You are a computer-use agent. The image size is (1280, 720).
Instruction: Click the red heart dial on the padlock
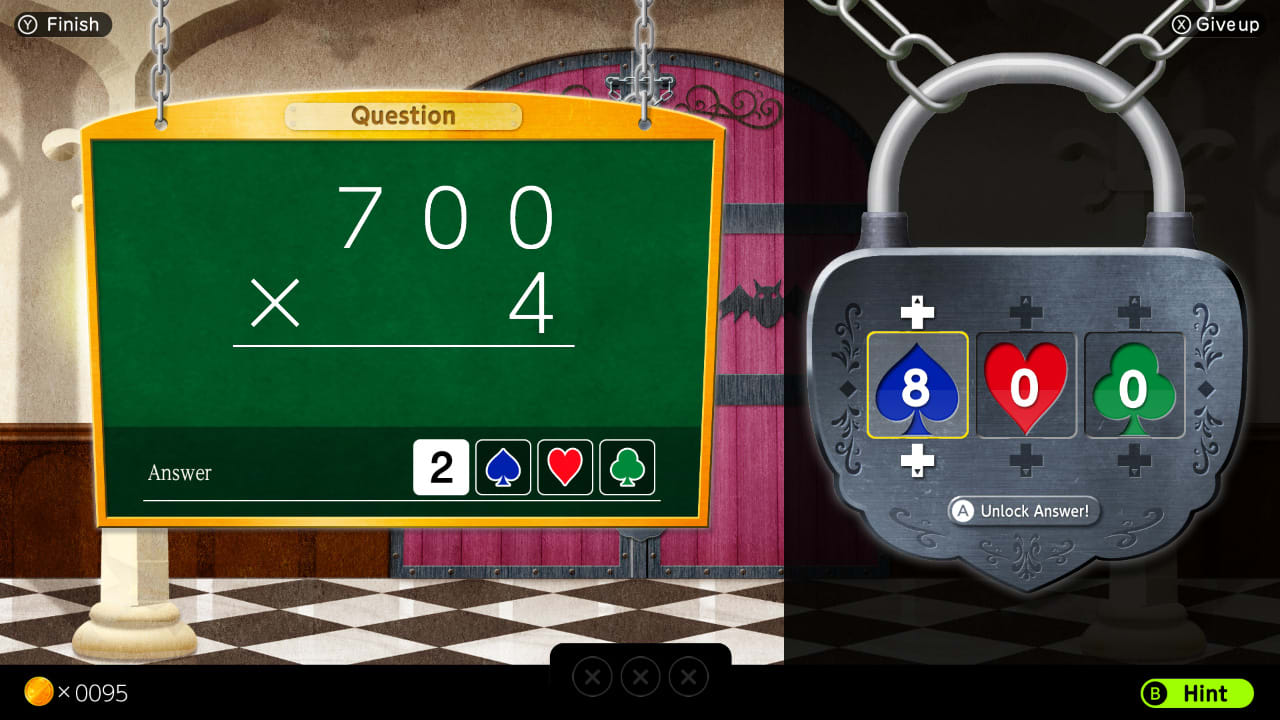pyautogui.click(x=1026, y=385)
